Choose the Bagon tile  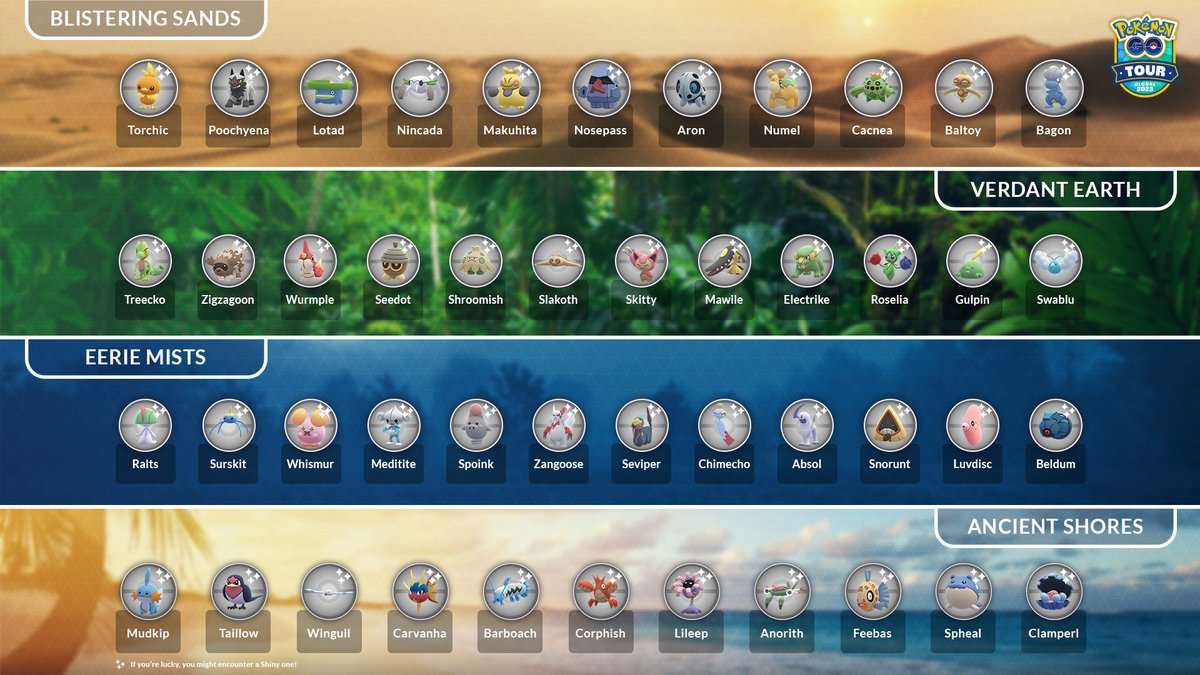point(1053,88)
